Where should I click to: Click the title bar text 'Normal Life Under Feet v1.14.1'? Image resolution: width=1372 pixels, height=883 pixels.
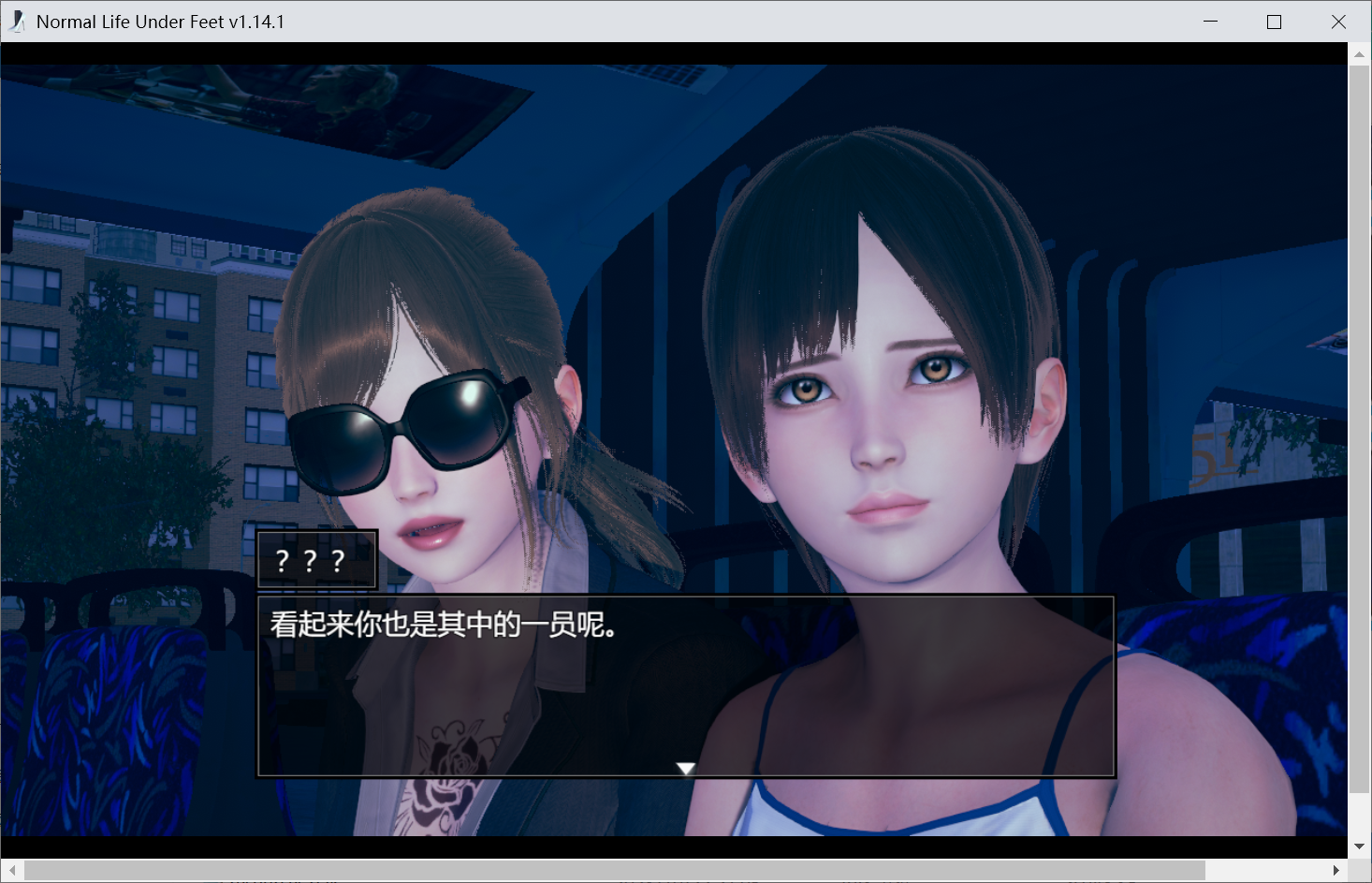point(159,21)
